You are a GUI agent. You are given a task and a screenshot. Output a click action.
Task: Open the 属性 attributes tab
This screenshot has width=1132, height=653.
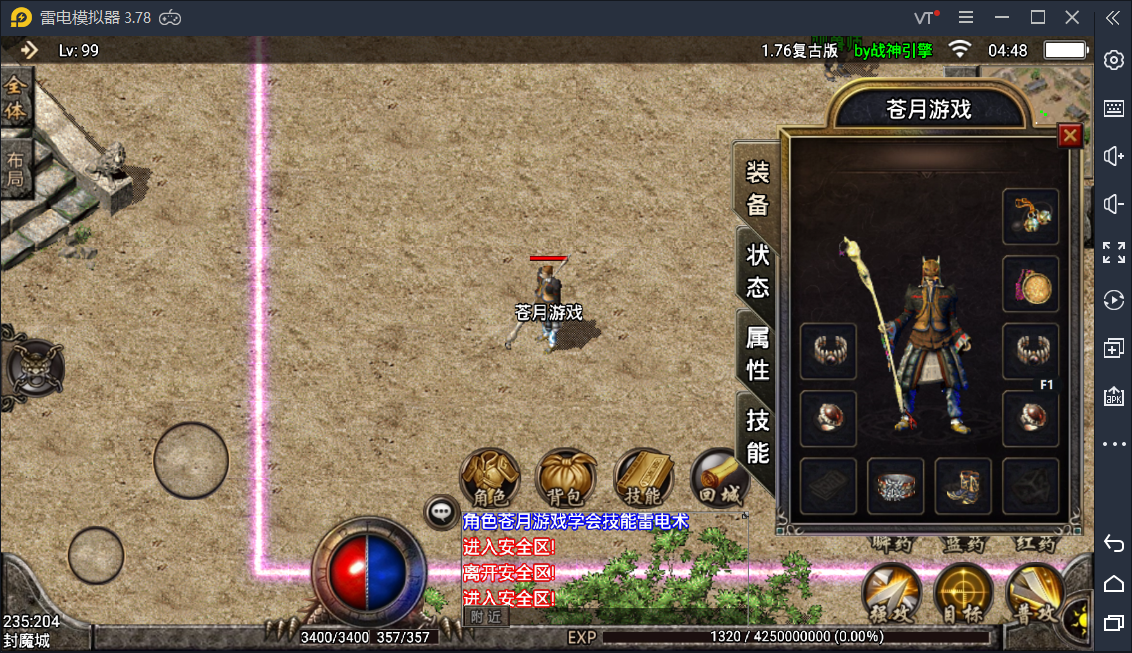[758, 353]
